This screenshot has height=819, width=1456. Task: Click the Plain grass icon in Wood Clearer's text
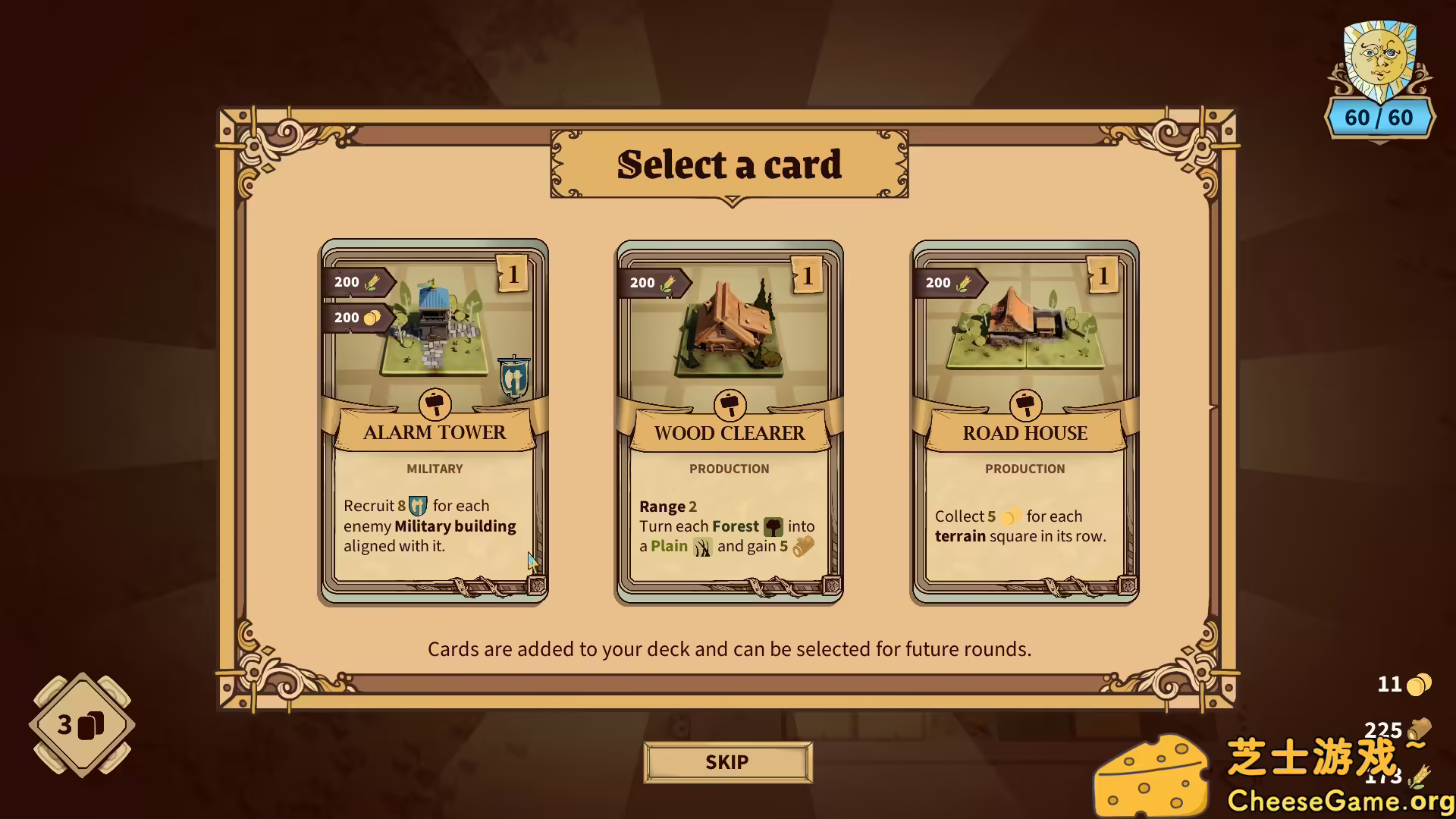[702, 546]
